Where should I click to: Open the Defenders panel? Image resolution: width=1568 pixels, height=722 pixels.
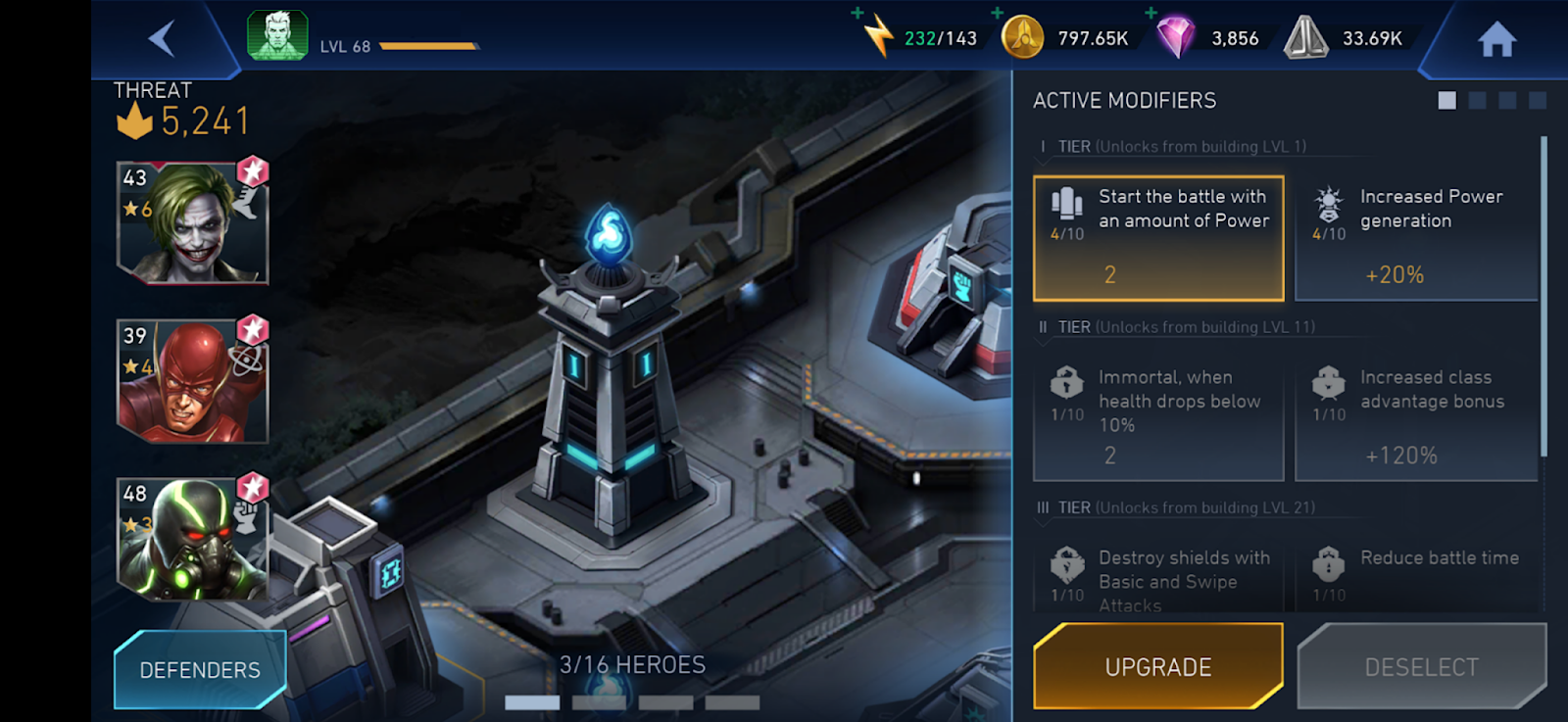(x=200, y=670)
